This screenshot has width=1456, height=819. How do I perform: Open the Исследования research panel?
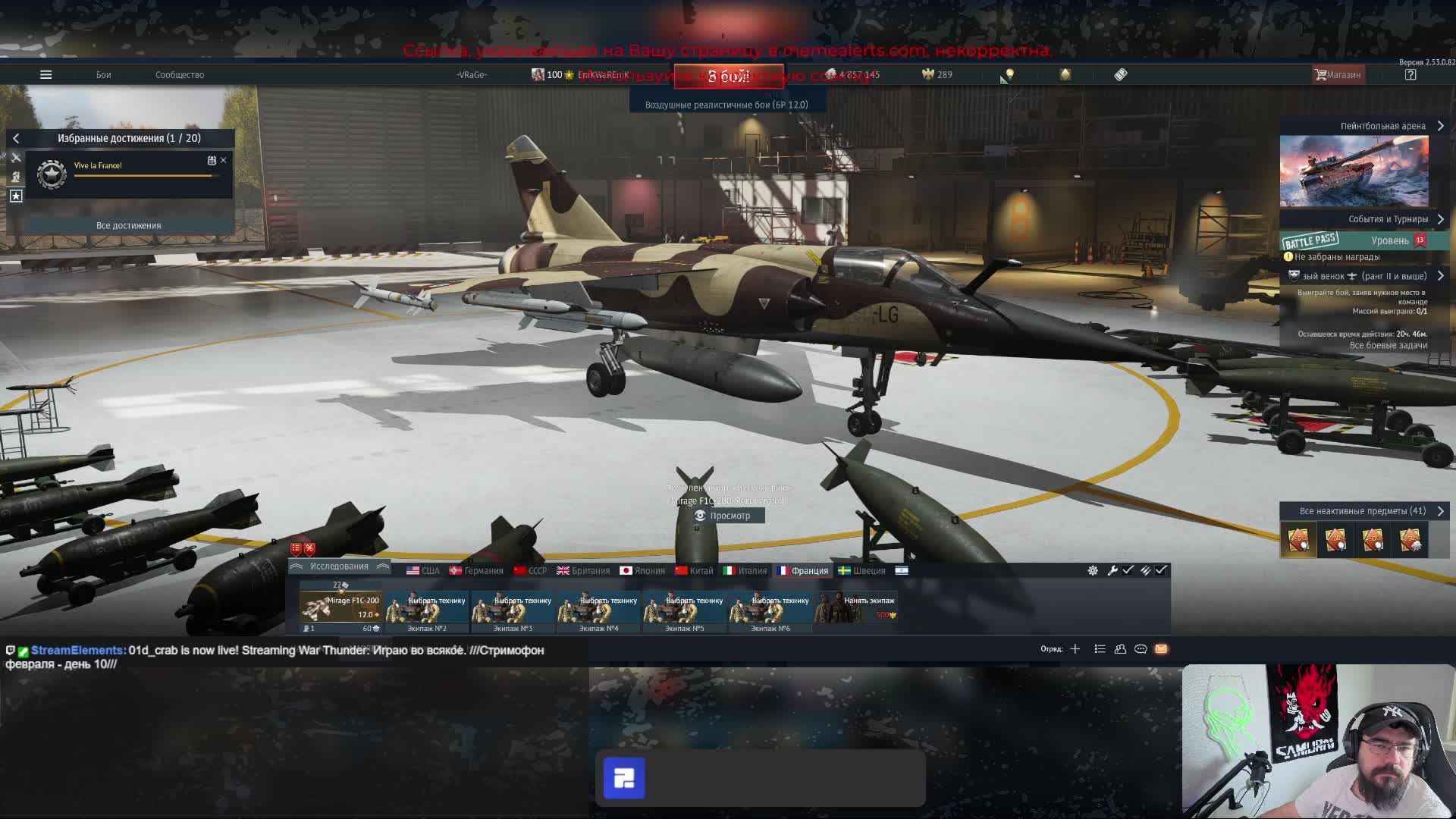pyautogui.click(x=339, y=566)
